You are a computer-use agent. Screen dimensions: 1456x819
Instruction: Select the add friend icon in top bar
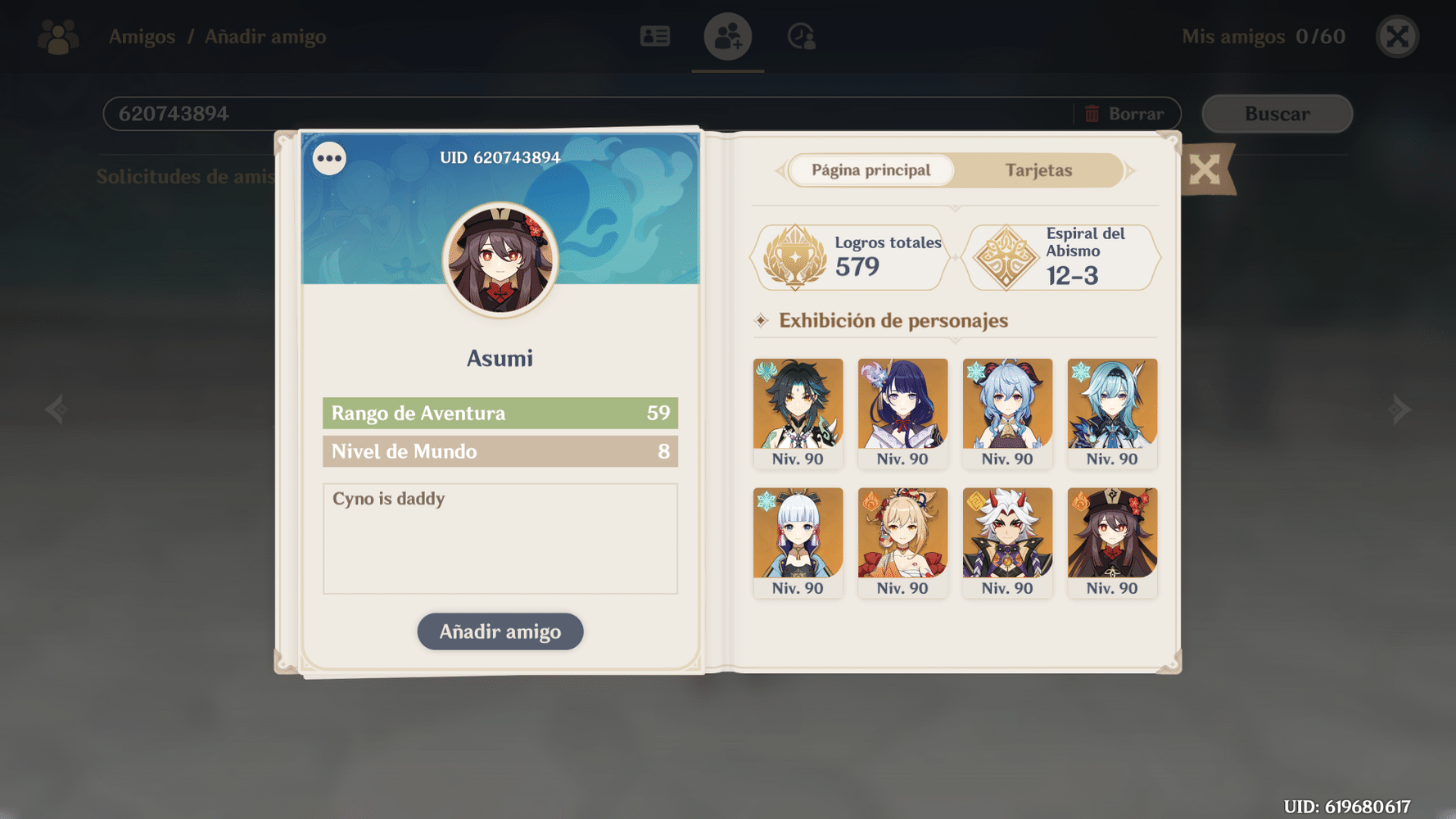[x=727, y=36]
